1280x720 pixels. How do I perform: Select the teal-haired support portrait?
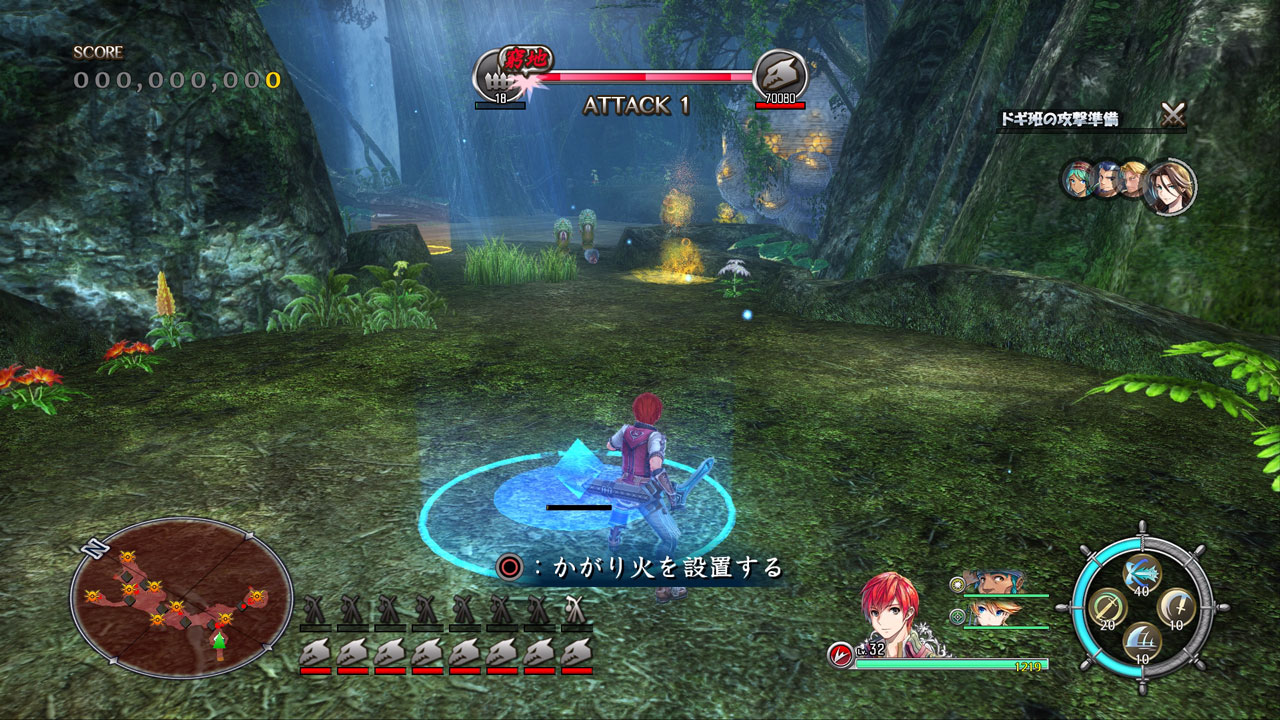(1078, 178)
